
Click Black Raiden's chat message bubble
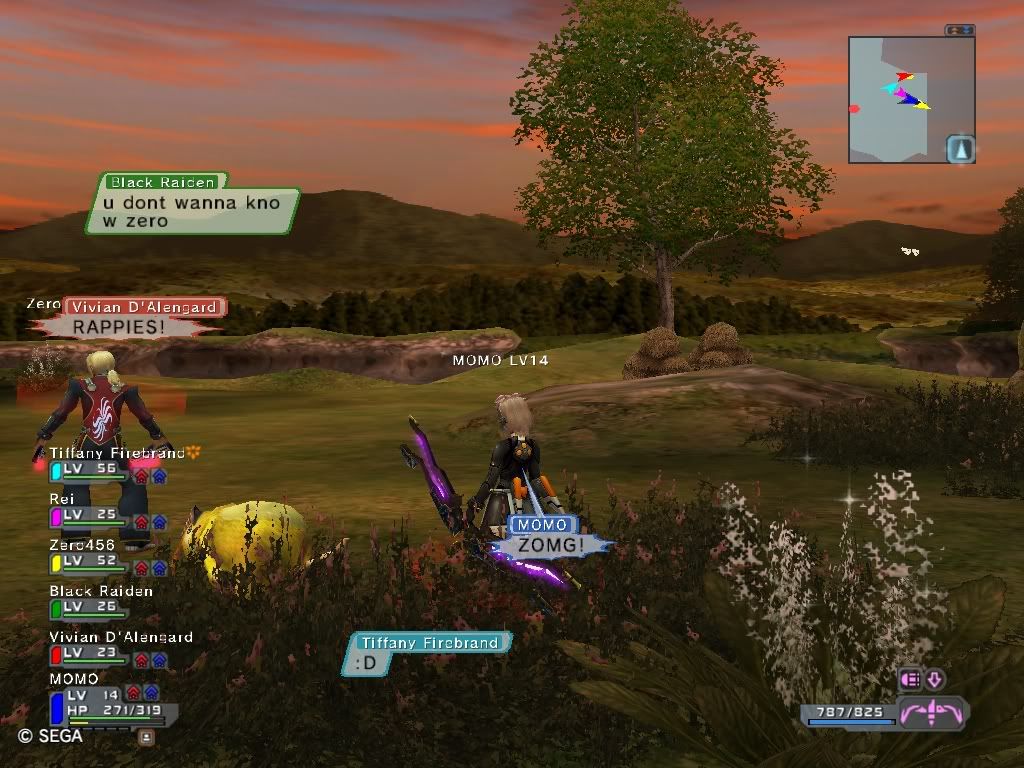coord(192,211)
